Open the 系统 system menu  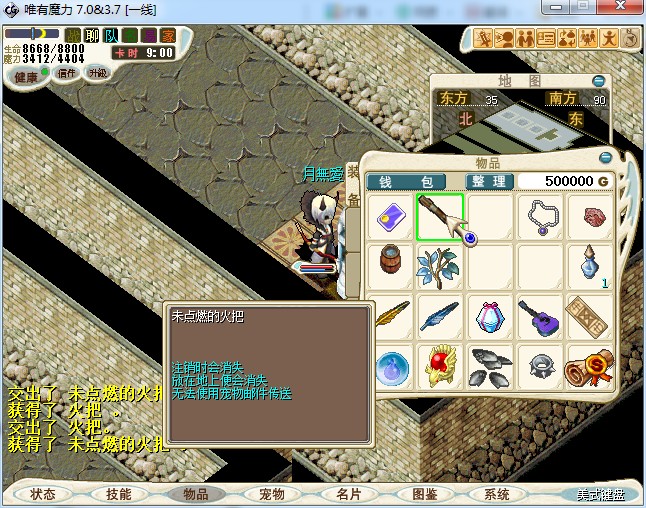tap(497, 494)
